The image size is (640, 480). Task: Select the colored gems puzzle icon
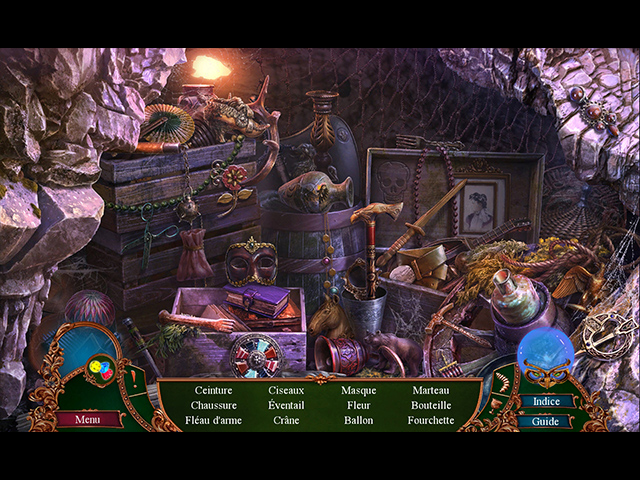tap(100, 369)
